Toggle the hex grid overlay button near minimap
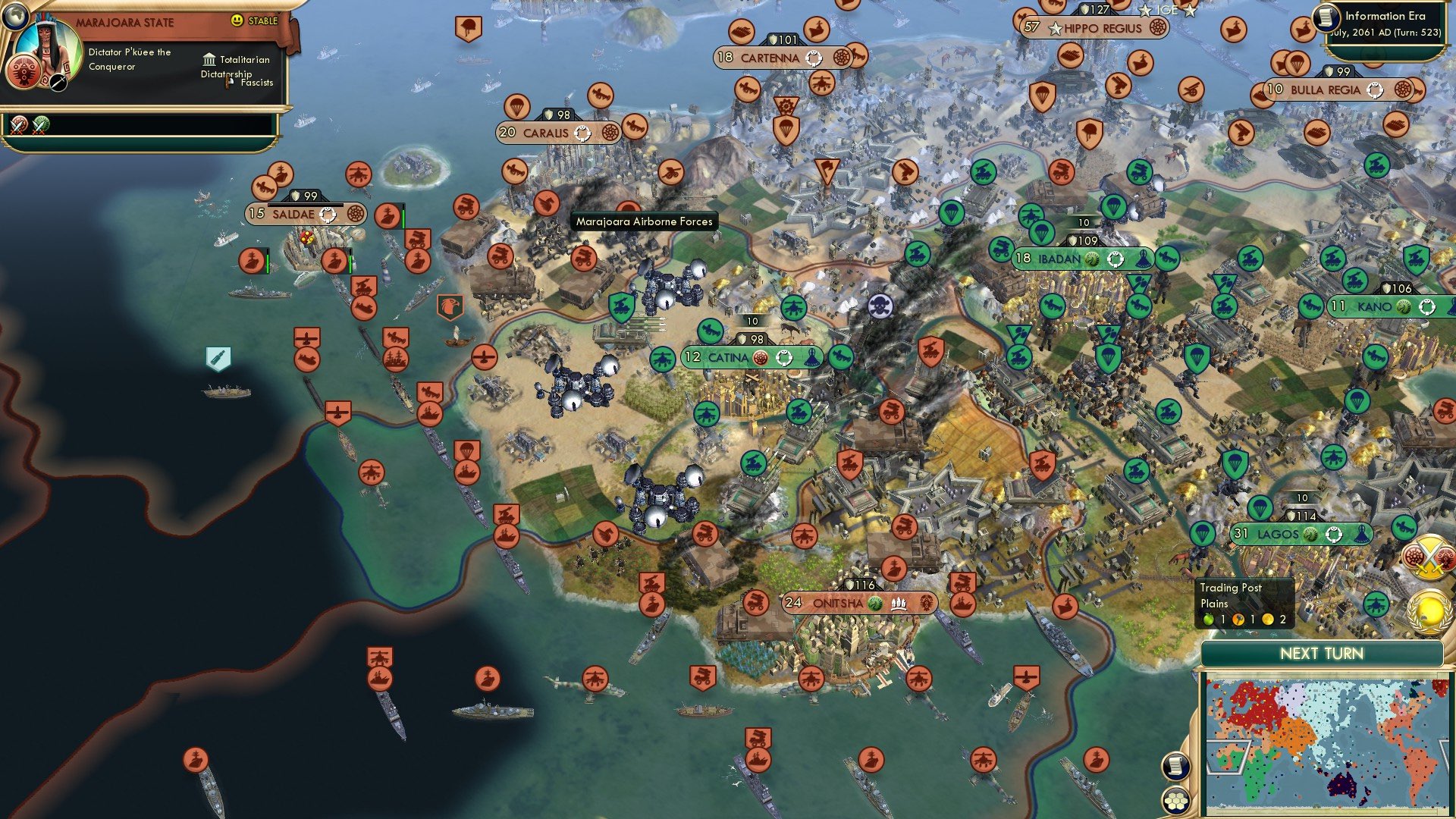The image size is (1456, 819). (x=1175, y=800)
